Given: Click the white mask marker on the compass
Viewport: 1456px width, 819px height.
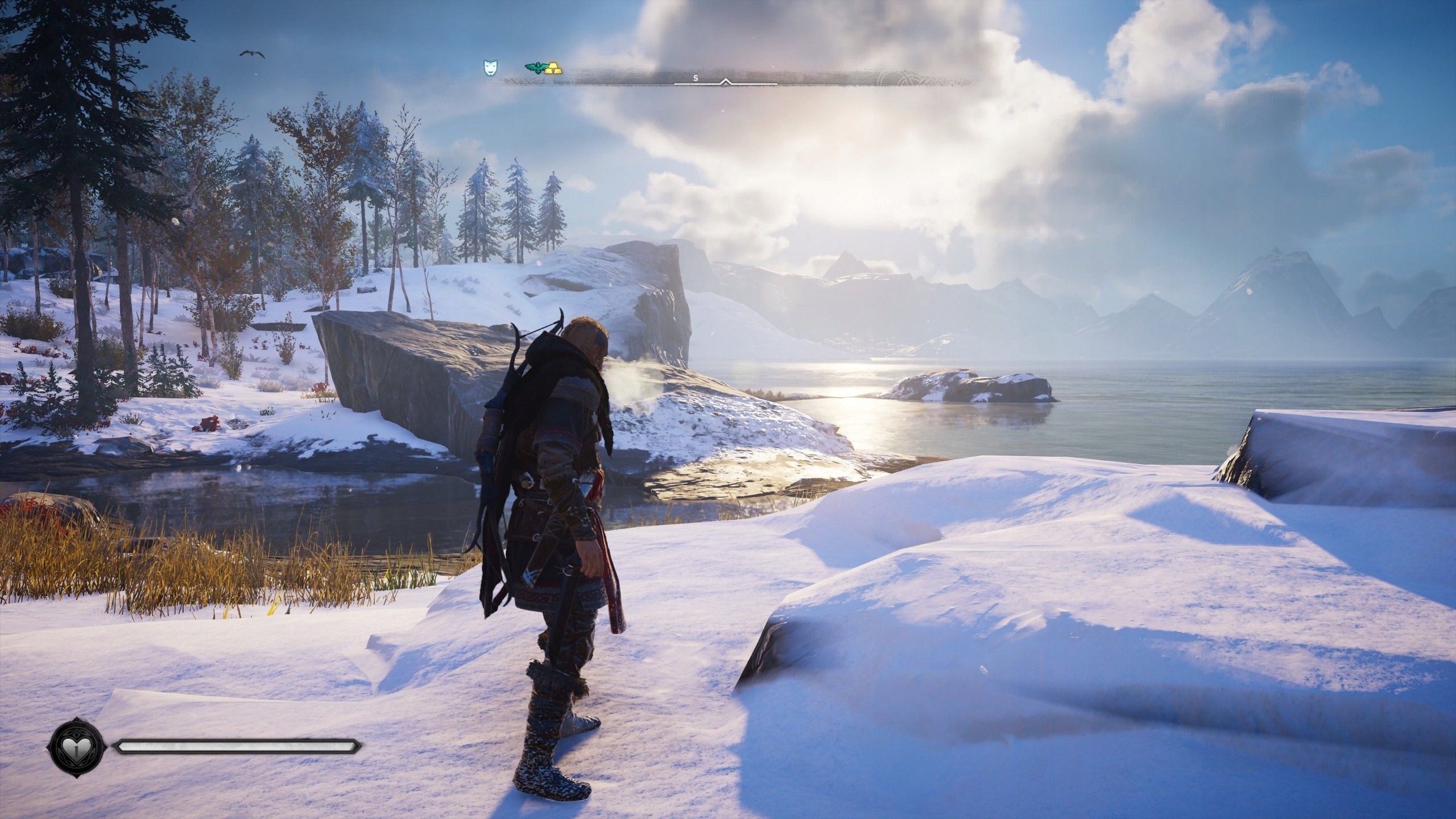Looking at the screenshot, I should 489,68.
